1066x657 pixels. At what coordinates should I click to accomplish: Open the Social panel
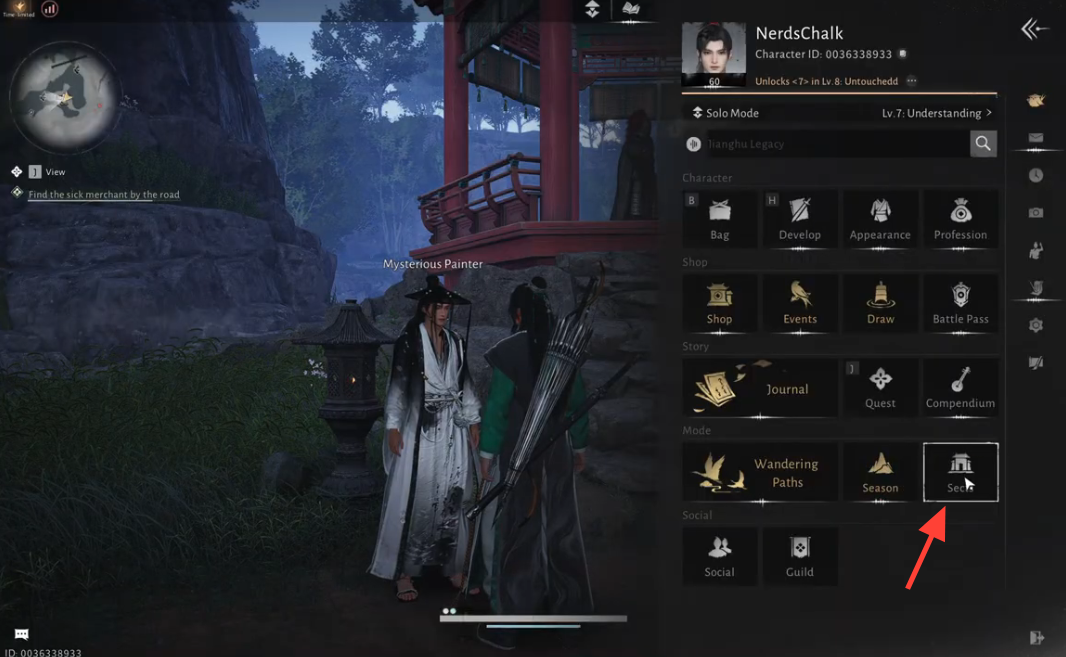(720, 556)
